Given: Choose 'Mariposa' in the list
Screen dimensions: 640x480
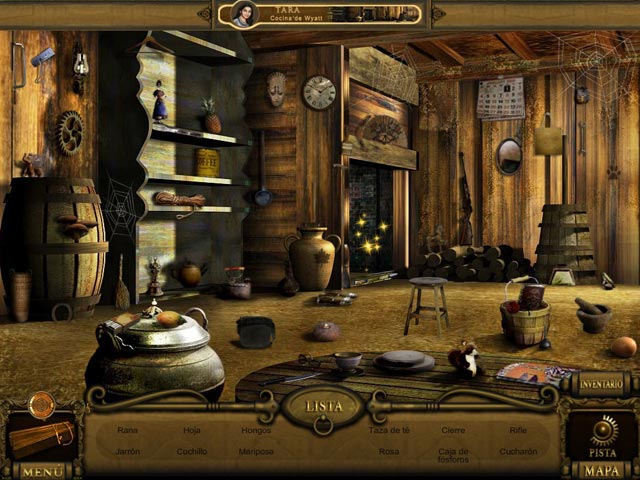Looking at the screenshot, I should [256, 451].
